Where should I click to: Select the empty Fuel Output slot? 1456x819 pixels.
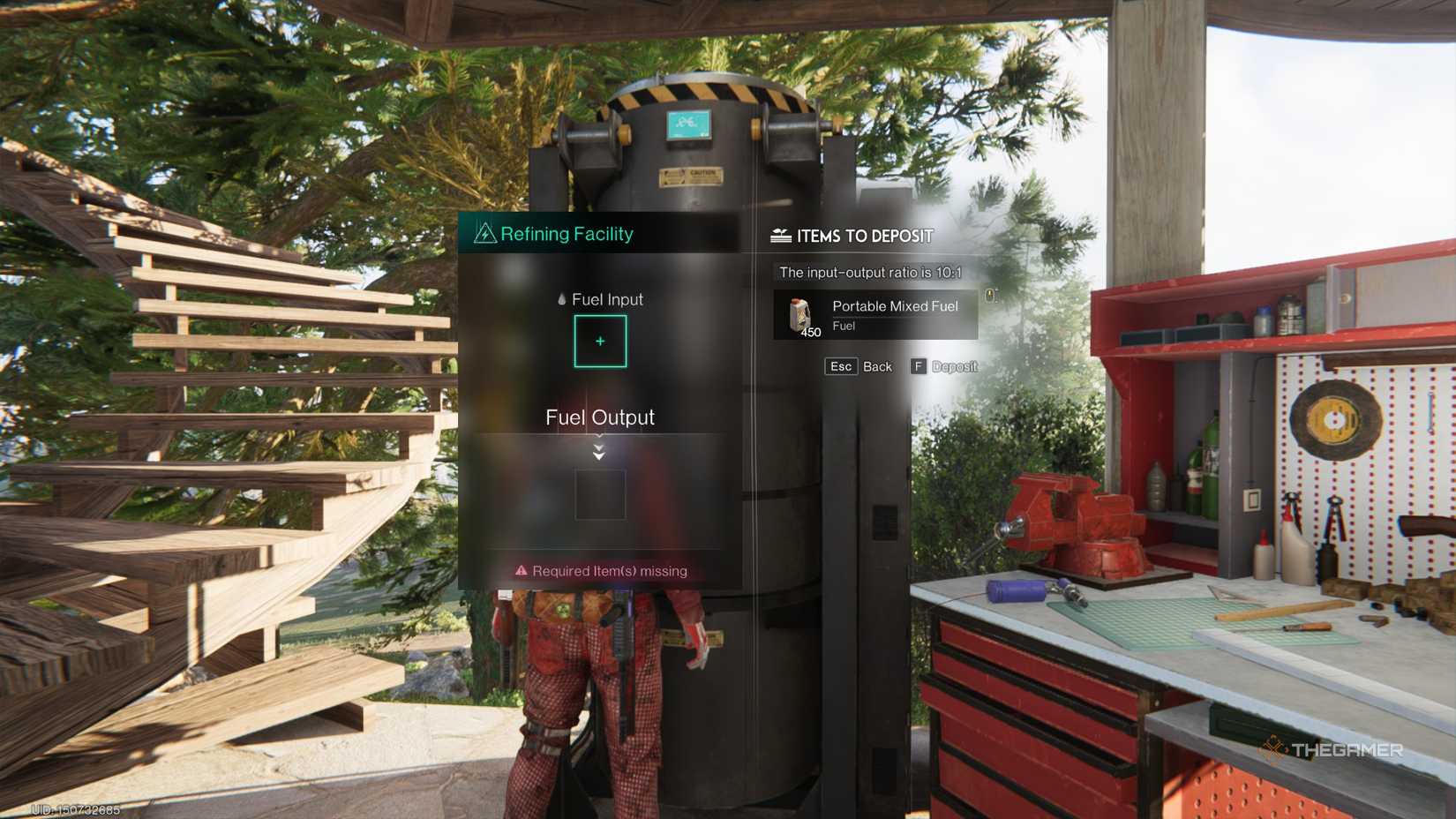(600, 494)
